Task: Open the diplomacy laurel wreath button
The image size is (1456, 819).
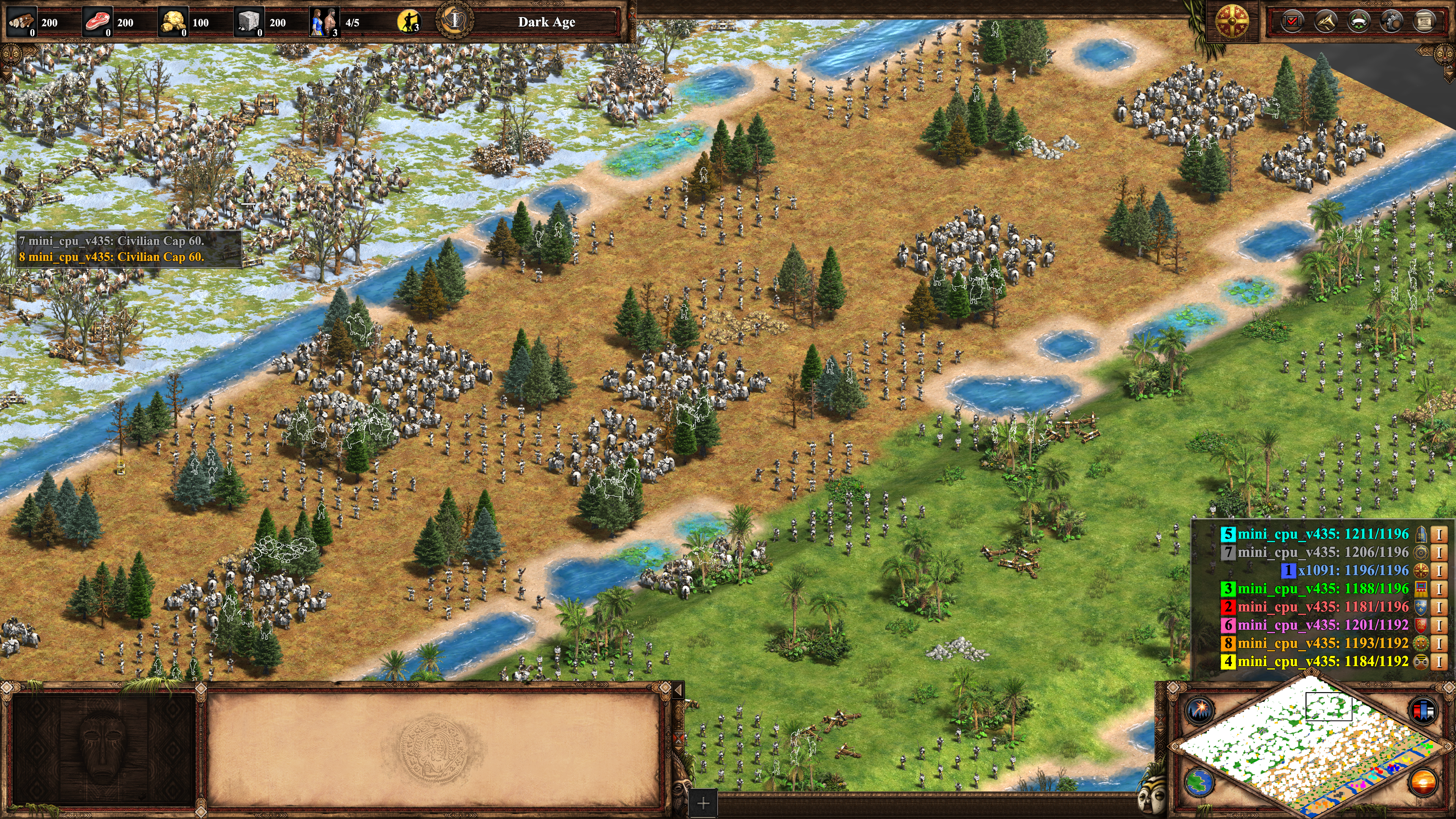Action: pos(1358,22)
